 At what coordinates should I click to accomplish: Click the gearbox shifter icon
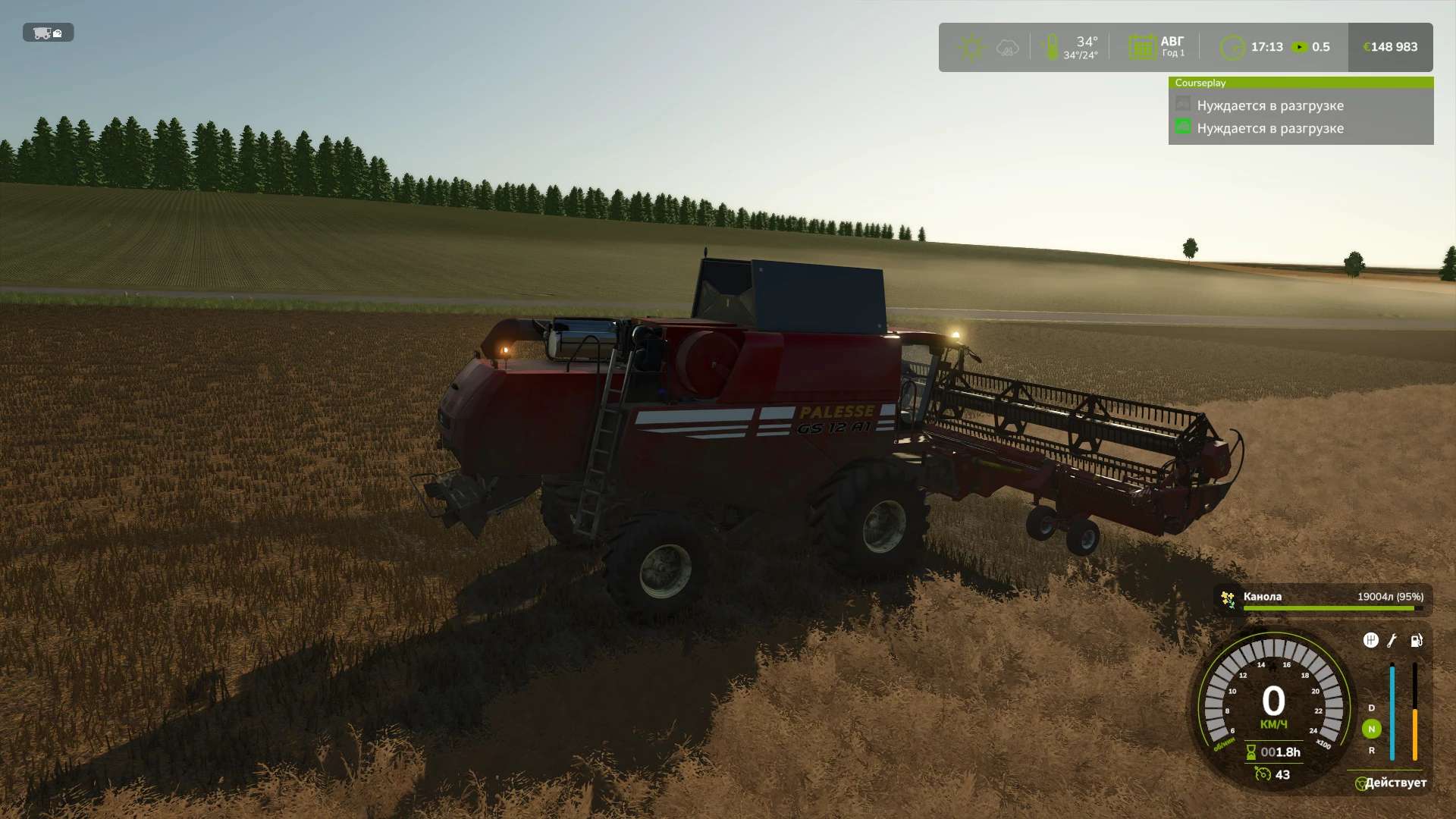[1370, 641]
